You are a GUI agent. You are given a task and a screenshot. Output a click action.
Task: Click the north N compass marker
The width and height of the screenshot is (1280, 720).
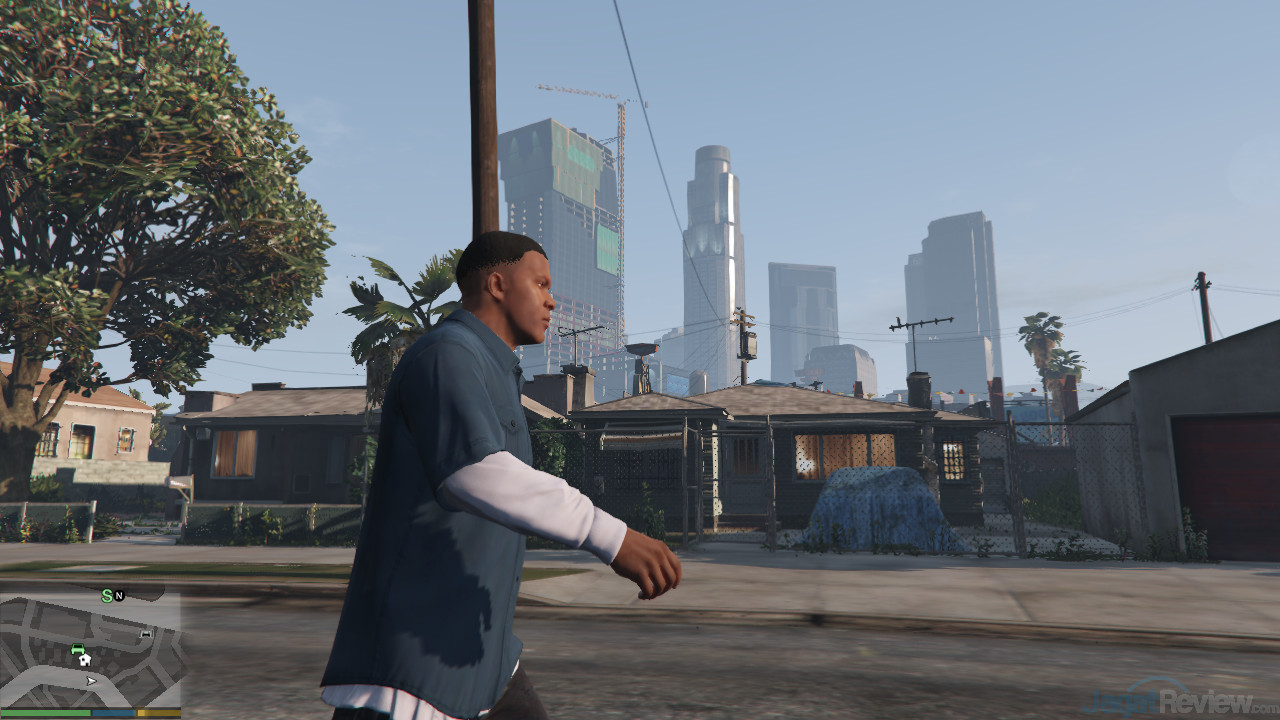coord(120,596)
